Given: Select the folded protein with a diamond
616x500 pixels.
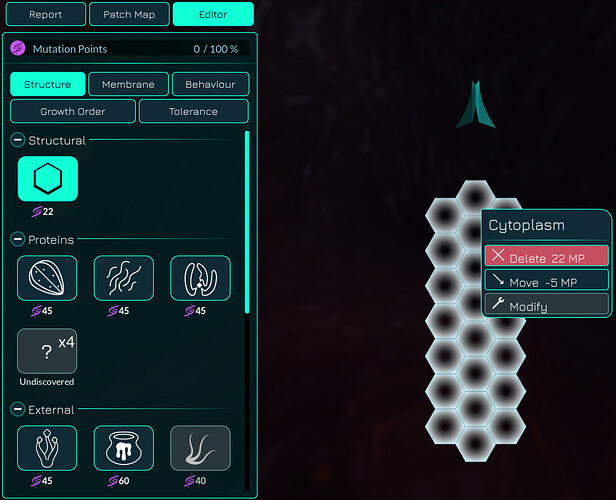Looking at the screenshot, I should click(200, 278).
